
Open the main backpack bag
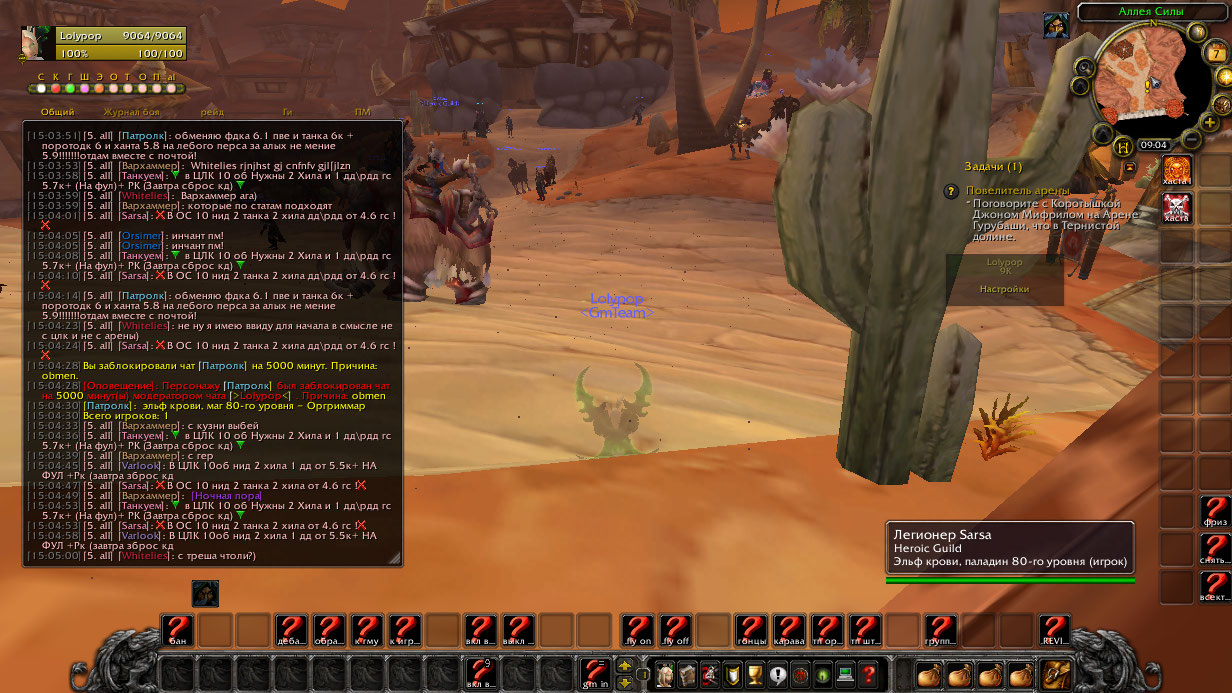pos(1056,675)
